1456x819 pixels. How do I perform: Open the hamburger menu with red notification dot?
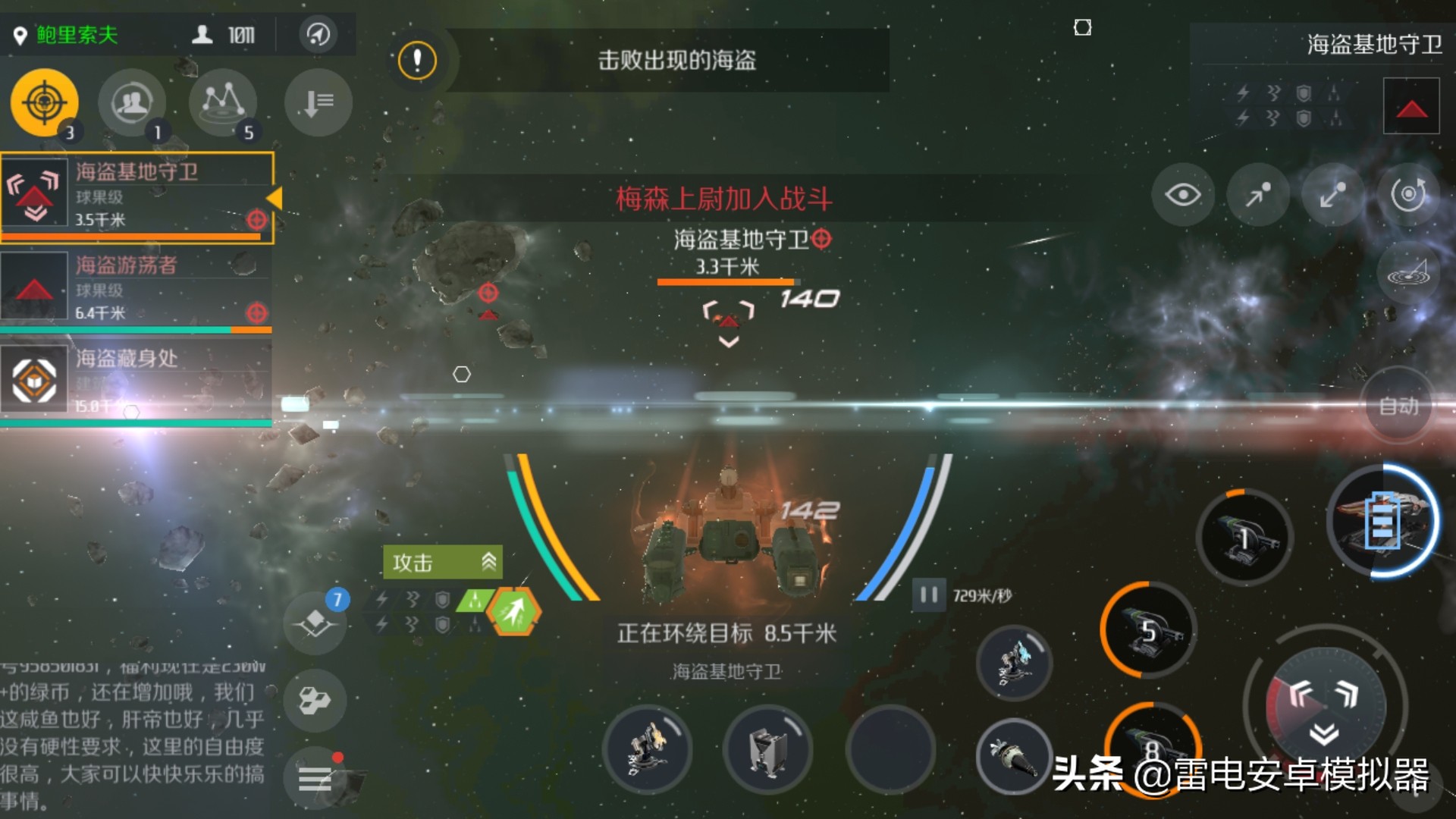[x=316, y=779]
